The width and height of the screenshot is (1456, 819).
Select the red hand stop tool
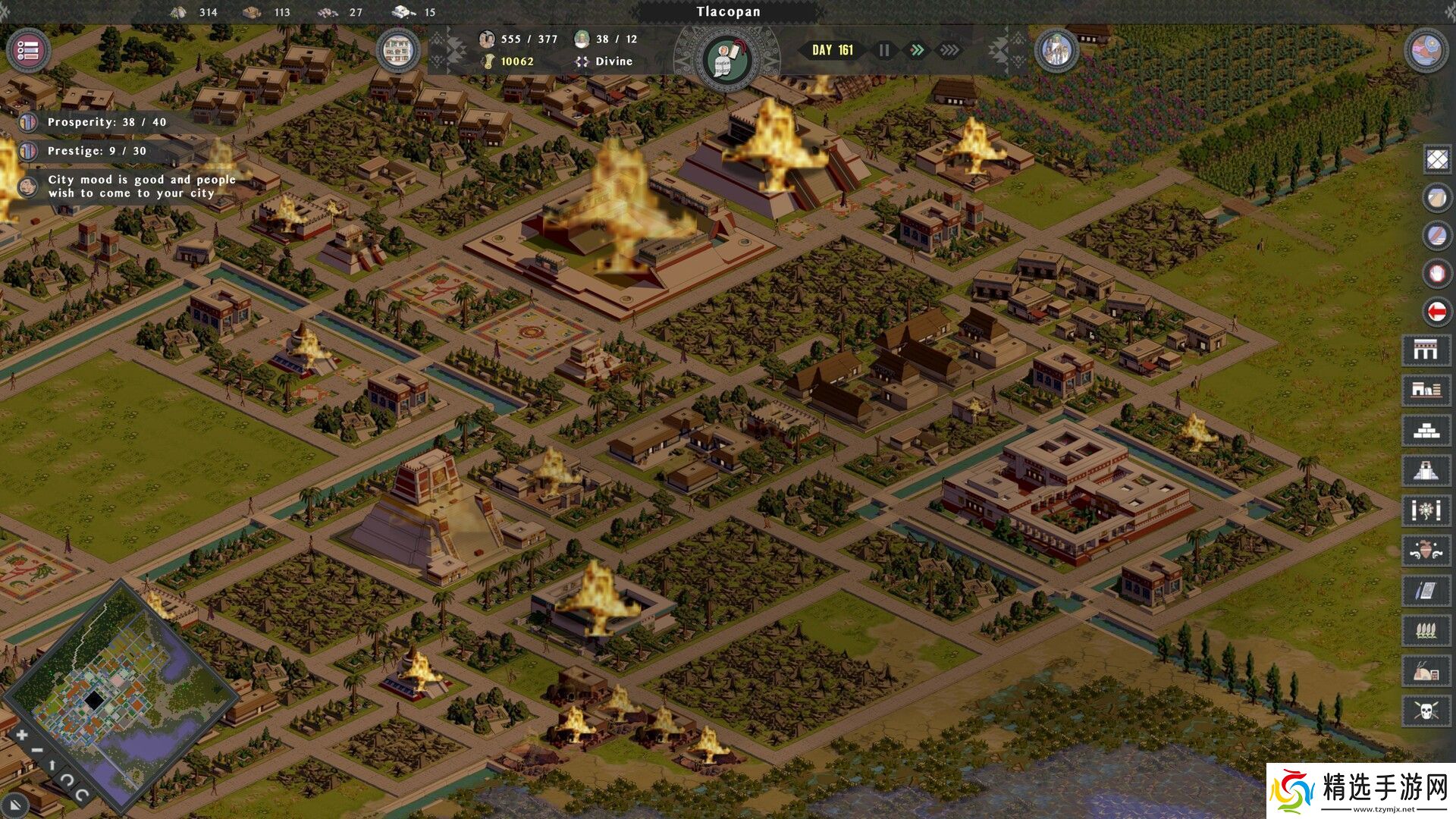1437,273
